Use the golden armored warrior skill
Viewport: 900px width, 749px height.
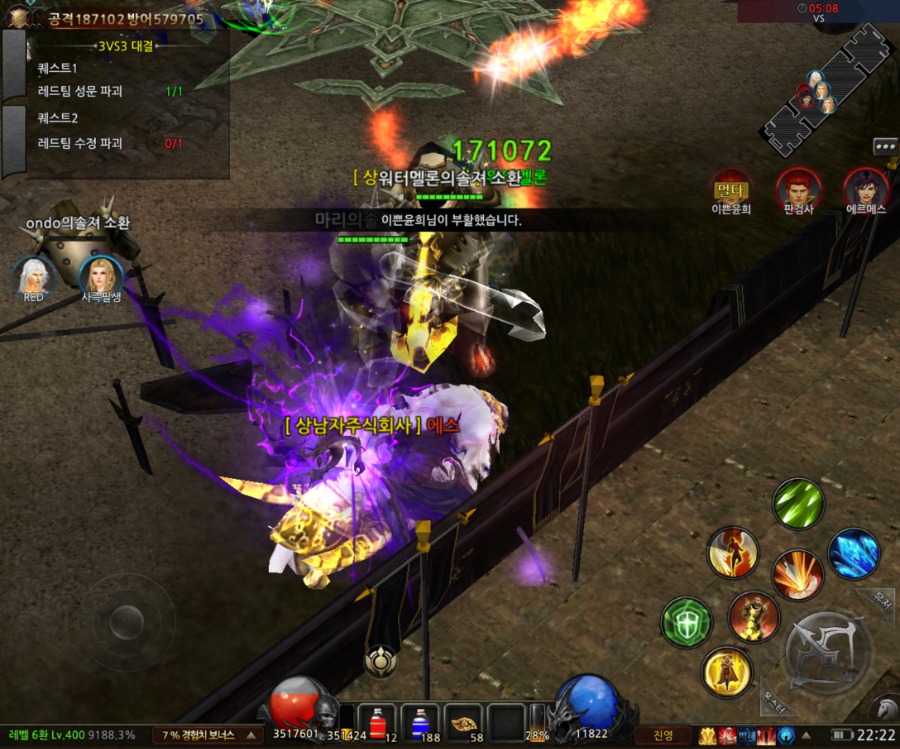(x=753, y=617)
